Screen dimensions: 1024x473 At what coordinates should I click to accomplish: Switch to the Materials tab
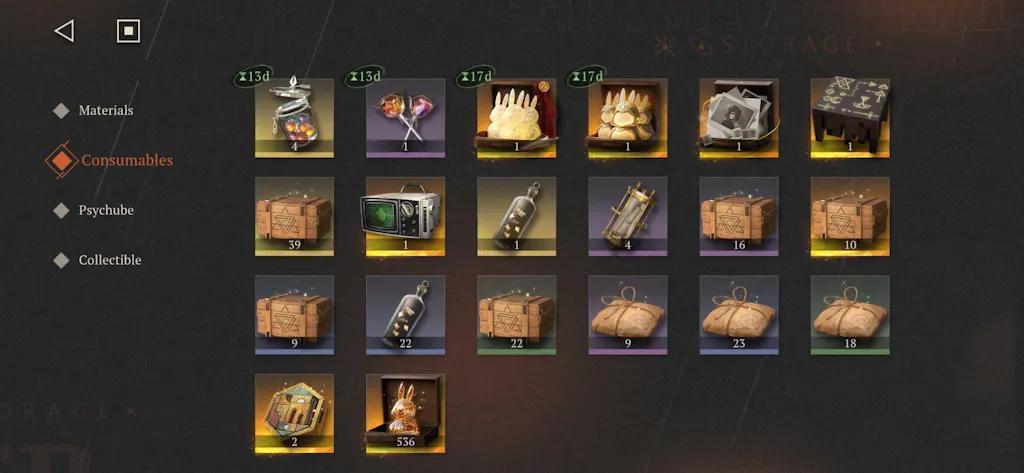coord(105,110)
